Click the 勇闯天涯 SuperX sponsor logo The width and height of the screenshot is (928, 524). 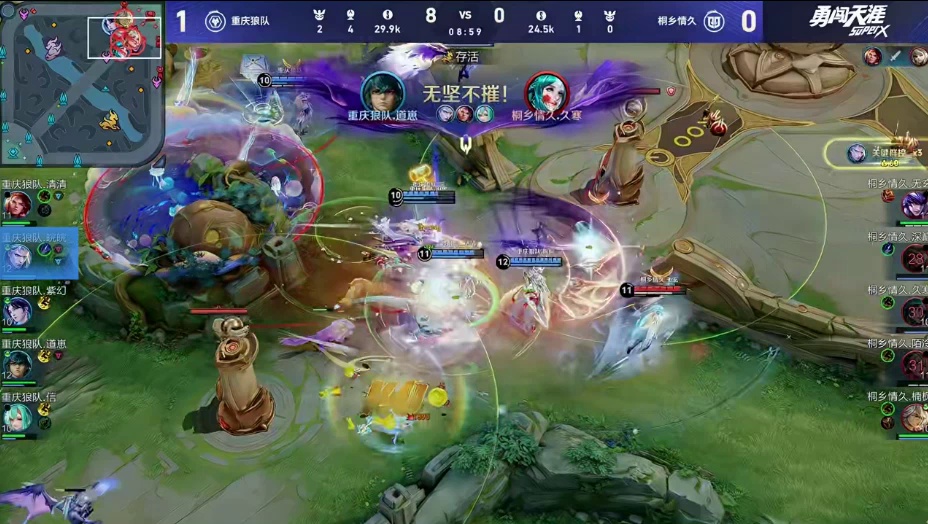point(848,20)
